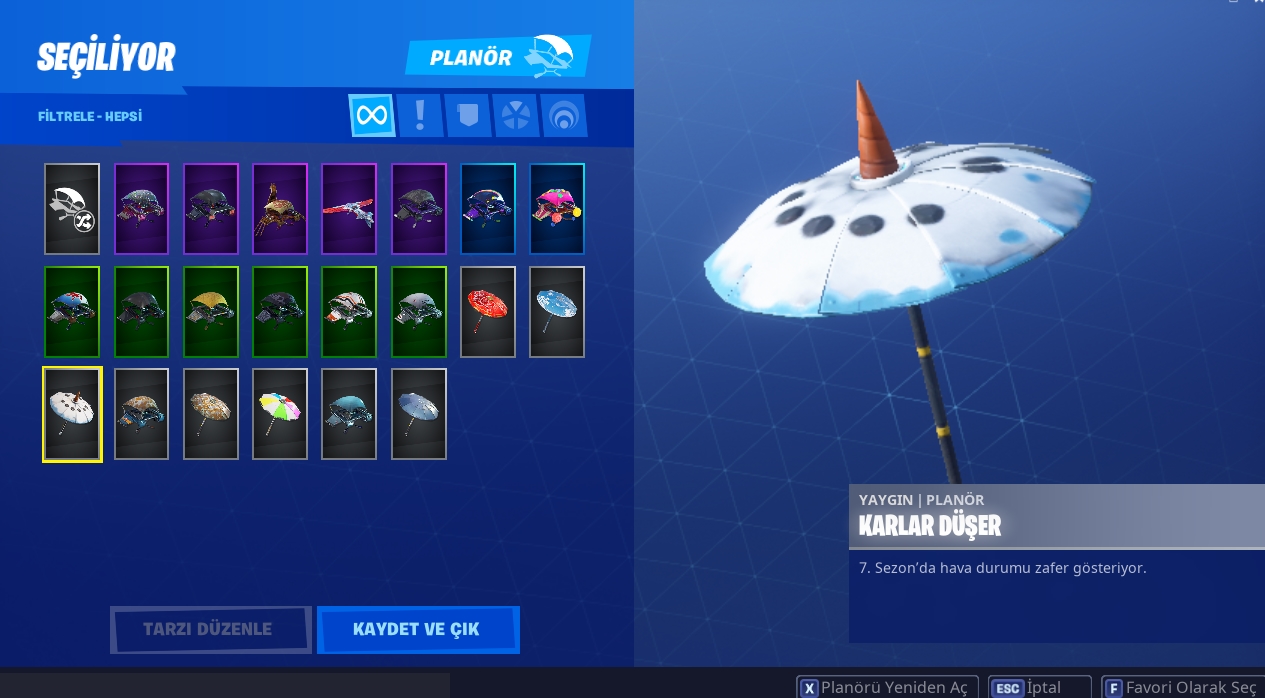Choose the highlighted snowman umbrella glider

point(72,414)
